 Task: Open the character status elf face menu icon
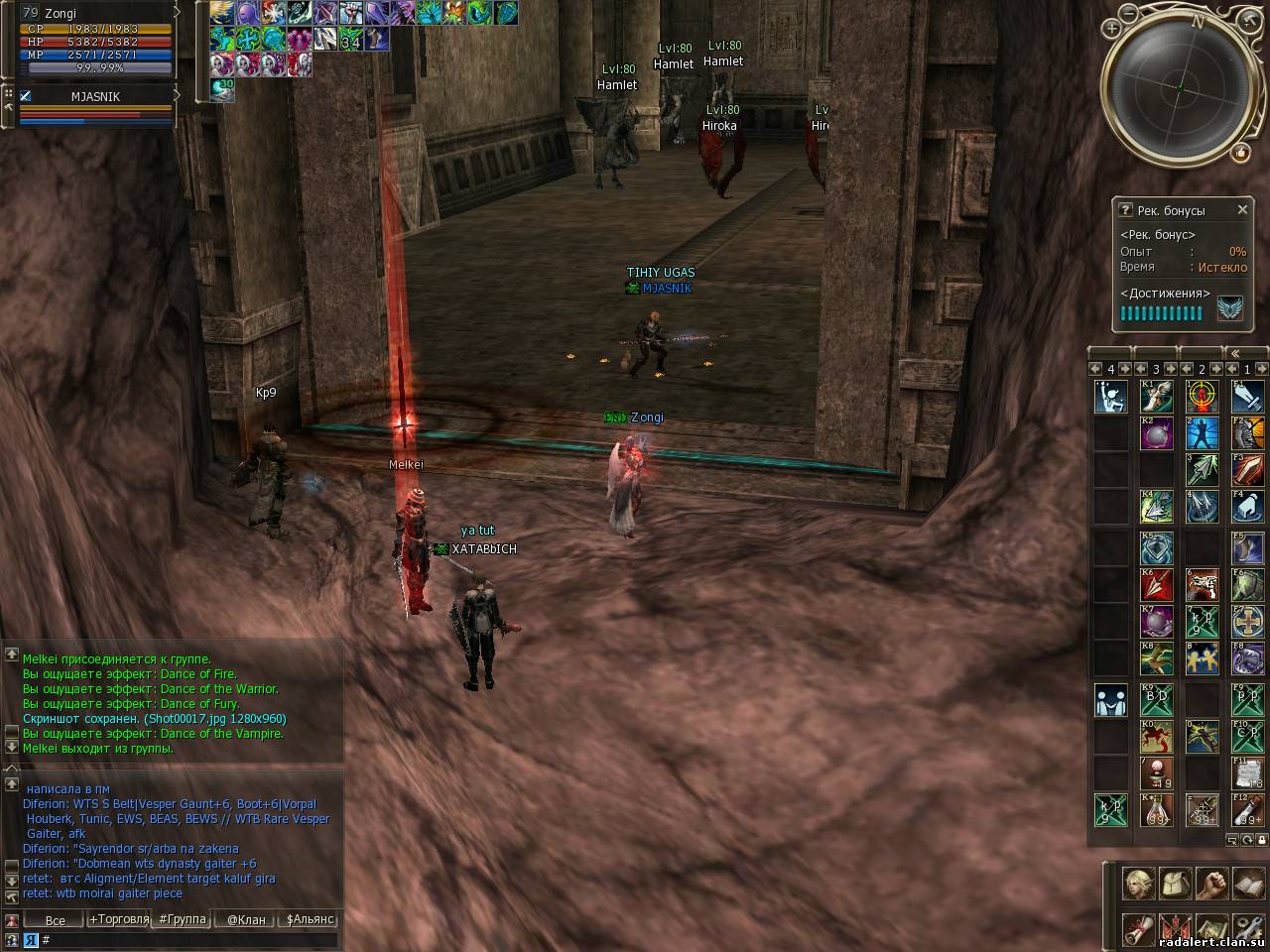click(x=1138, y=881)
